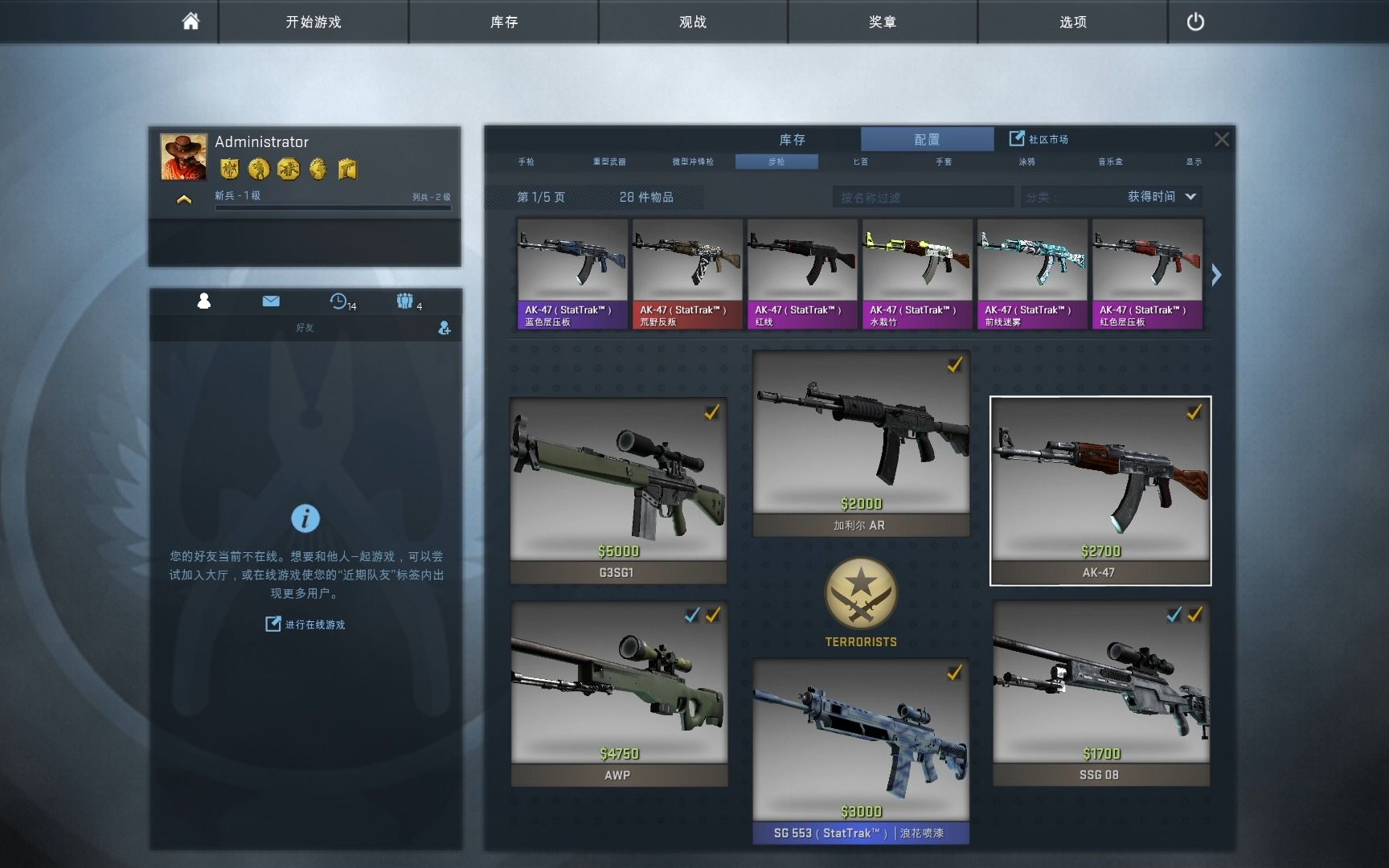
Task: Open the 社区市场 link
Action: tap(1039, 139)
